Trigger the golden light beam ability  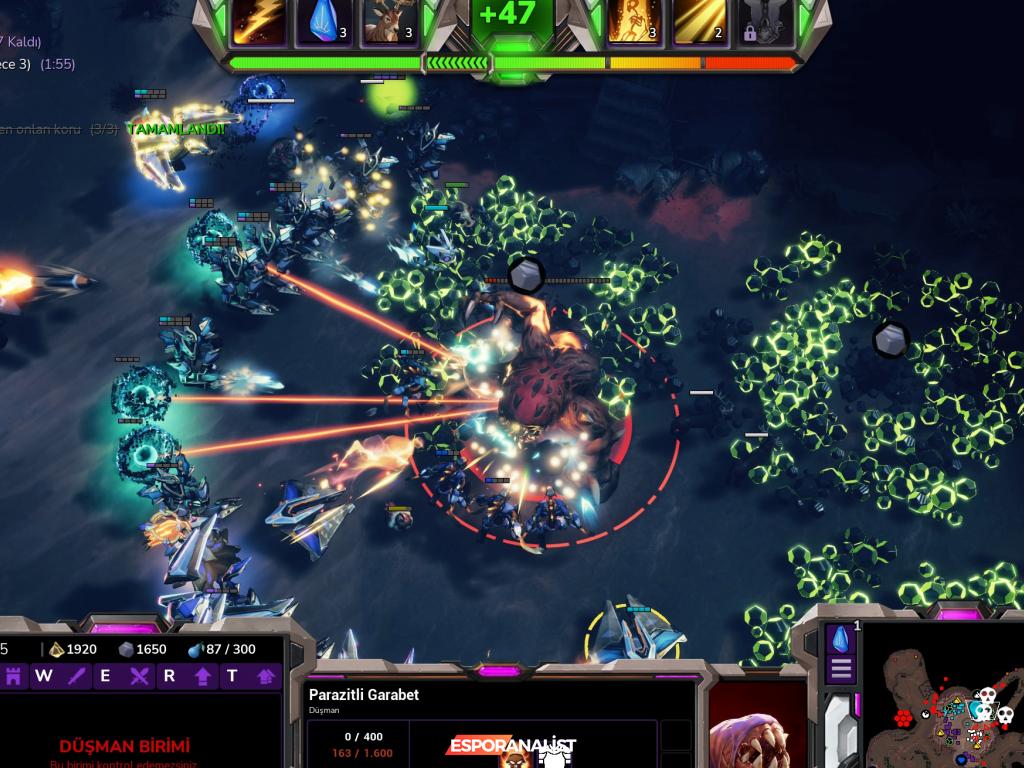click(698, 22)
